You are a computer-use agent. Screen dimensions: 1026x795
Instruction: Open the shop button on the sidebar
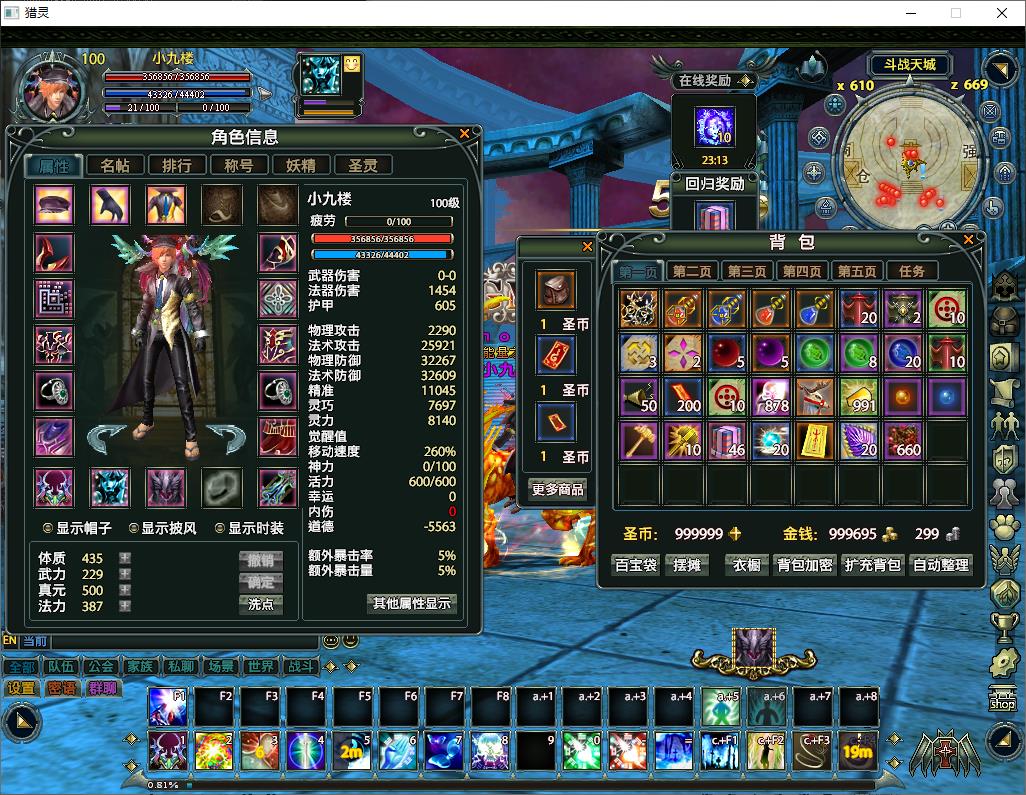pos(1002,698)
